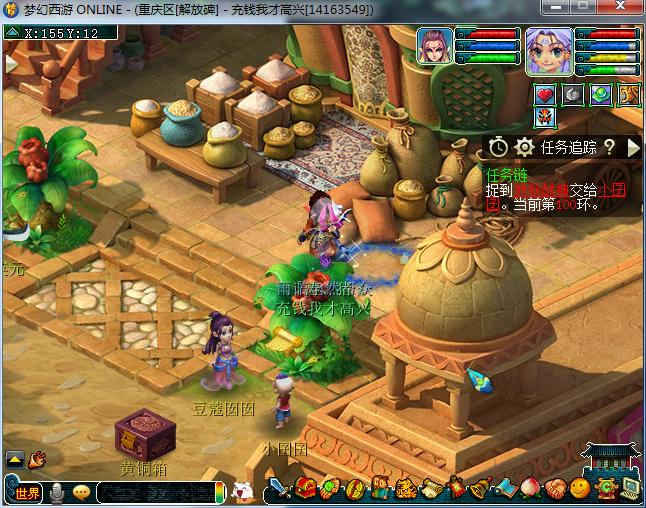Click the red heart buff icon
Screen dimensions: 646x508
point(545,95)
